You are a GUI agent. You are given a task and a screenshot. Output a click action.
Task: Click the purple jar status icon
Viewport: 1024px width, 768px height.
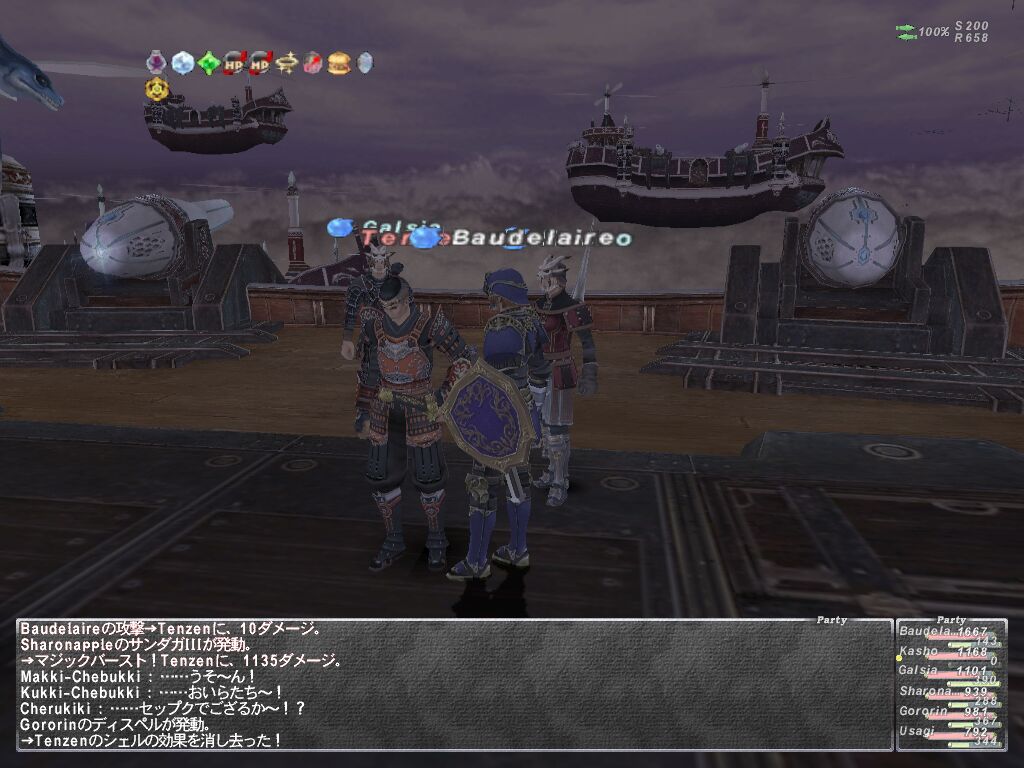click(x=156, y=63)
